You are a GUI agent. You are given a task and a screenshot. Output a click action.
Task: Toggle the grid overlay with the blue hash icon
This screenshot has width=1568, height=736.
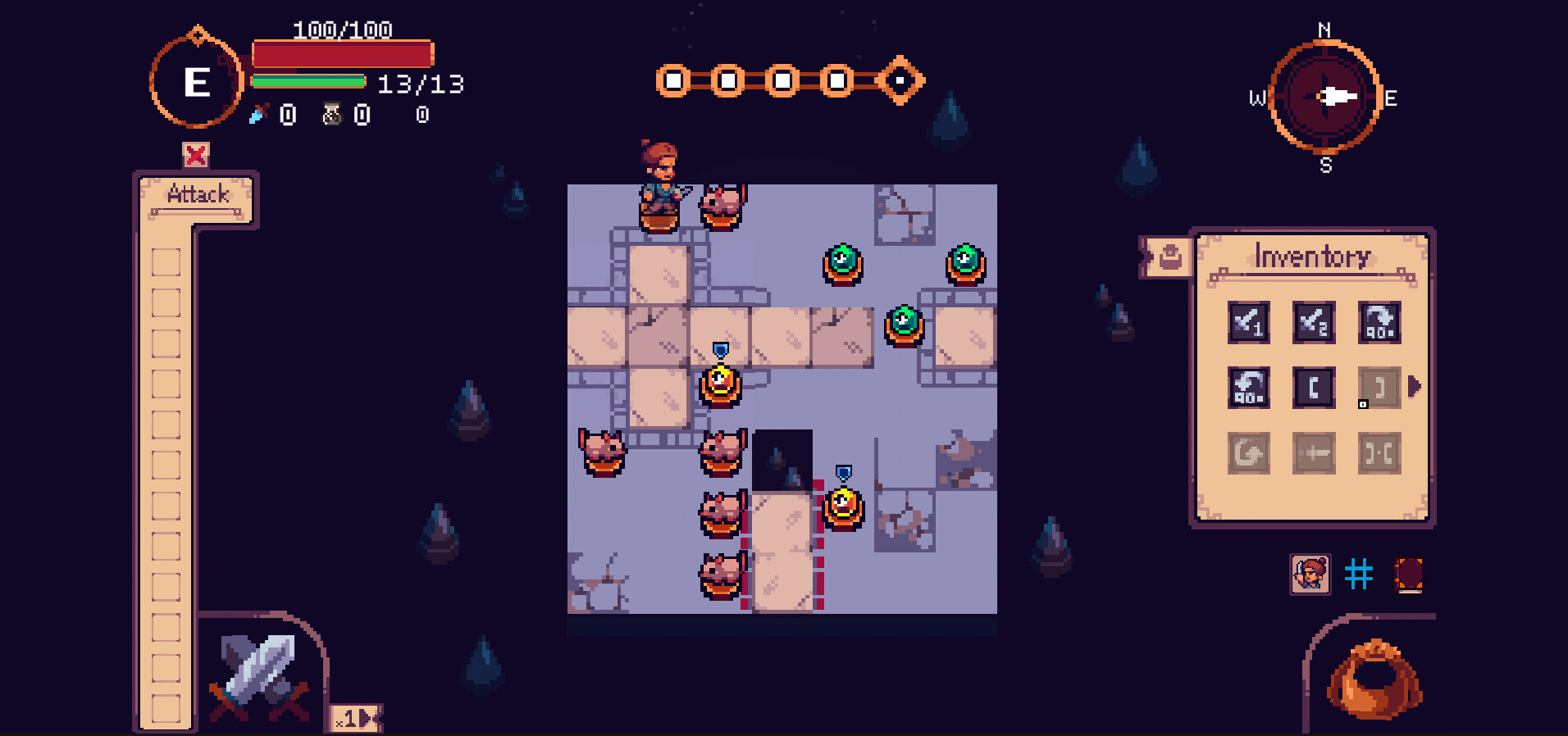[x=1359, y=575]
